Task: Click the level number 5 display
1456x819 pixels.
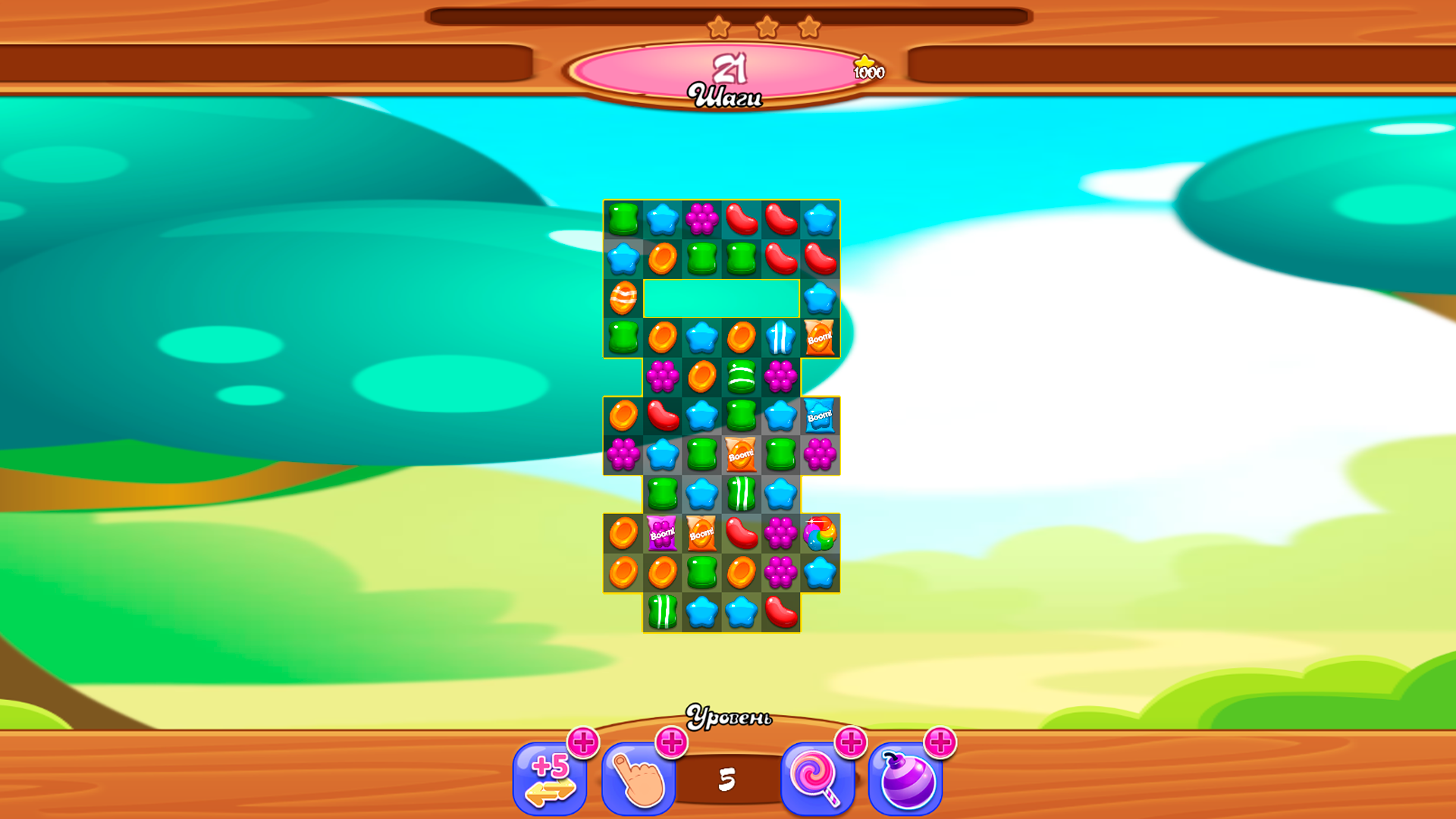Action: [x=729, y=778]
